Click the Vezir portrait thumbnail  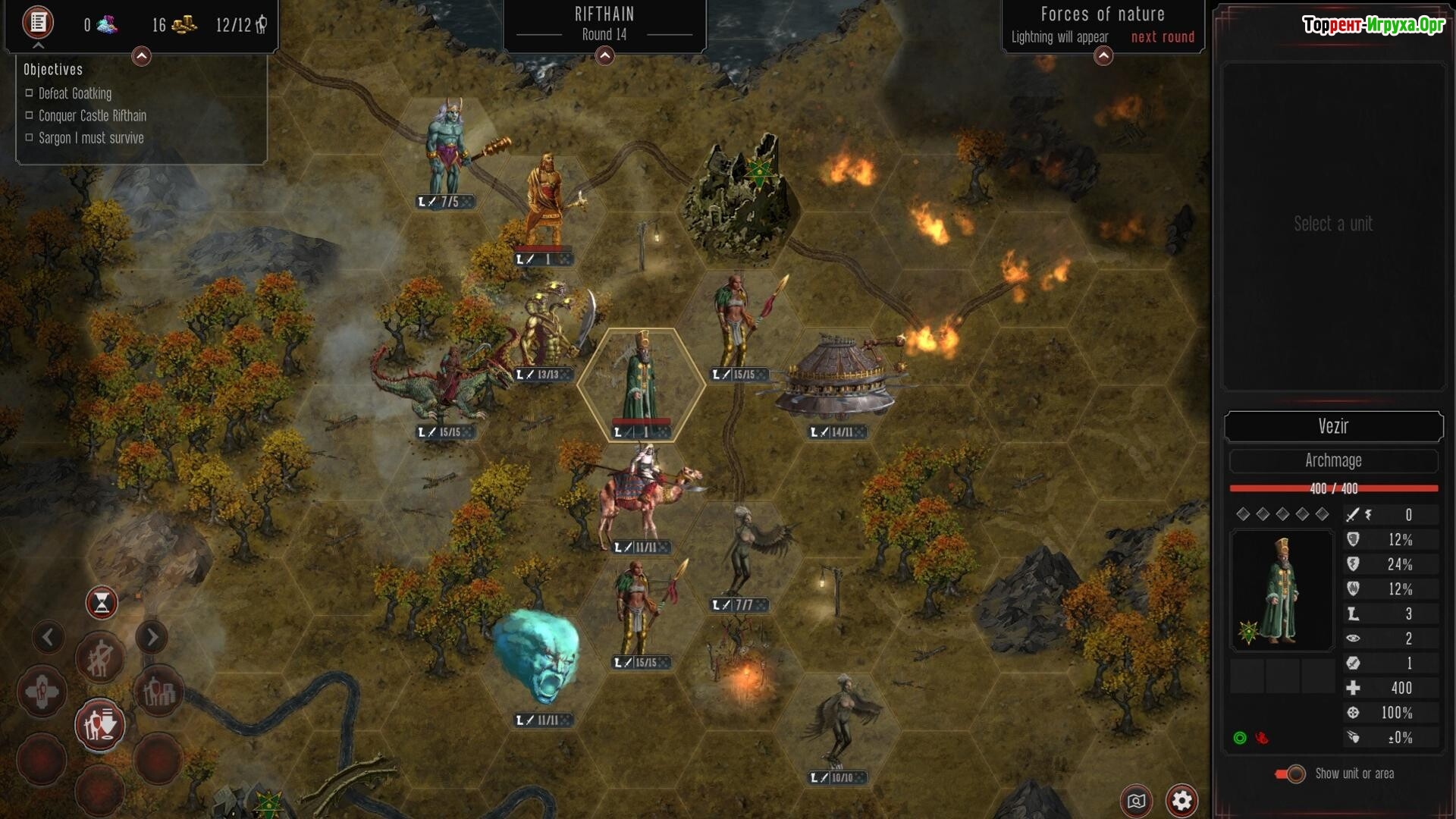[1282, 590]
